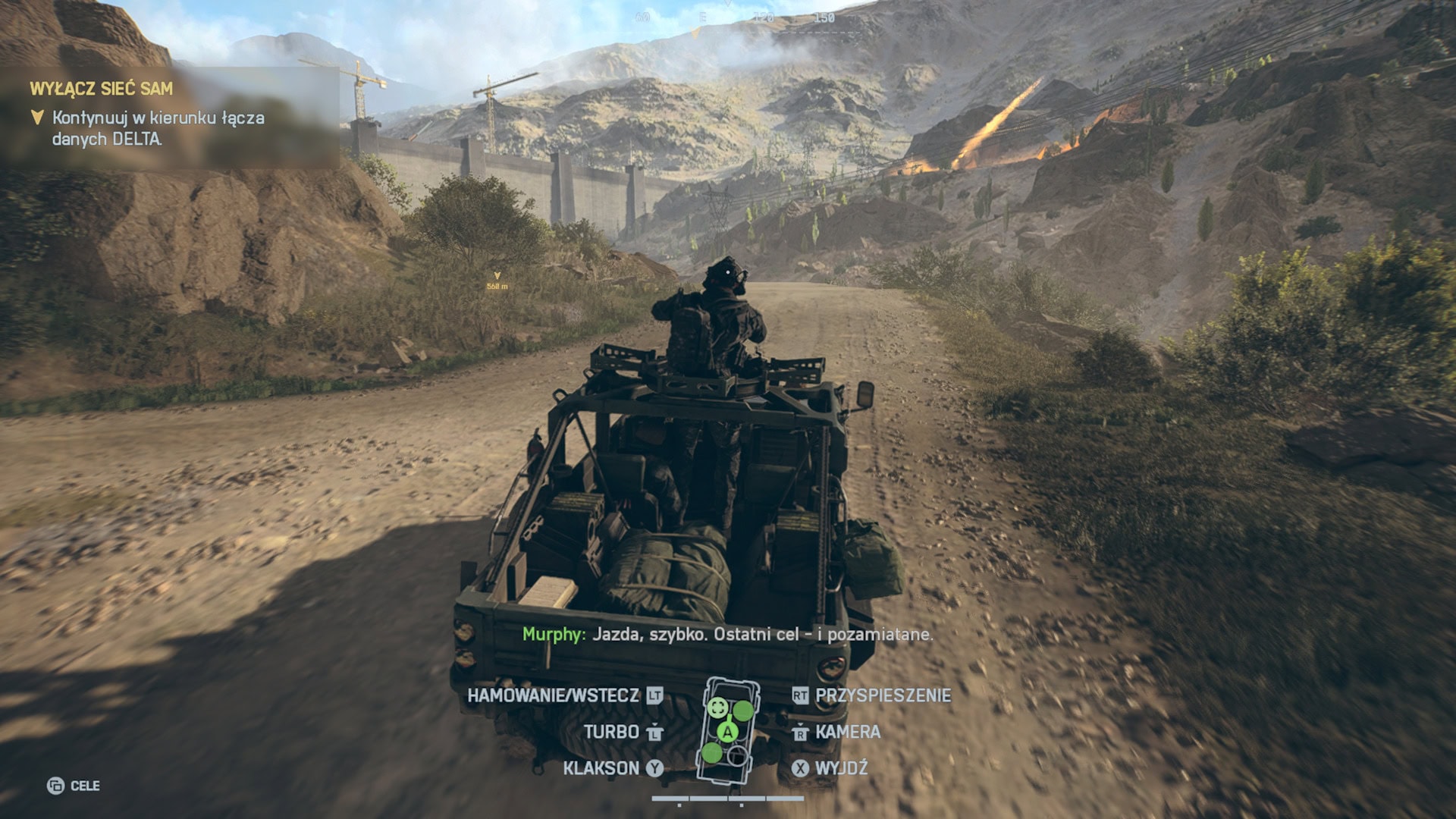
Task: Toggle the green A button on the vehicle diagram
Action: [727, 733]
